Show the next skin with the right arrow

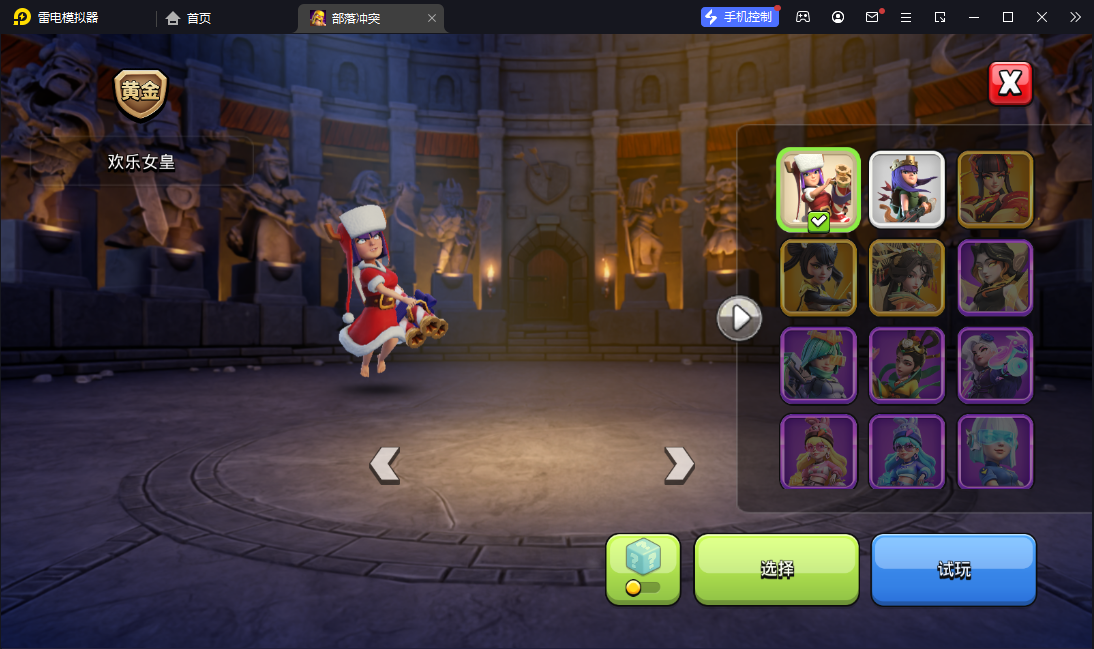[679, 464]
